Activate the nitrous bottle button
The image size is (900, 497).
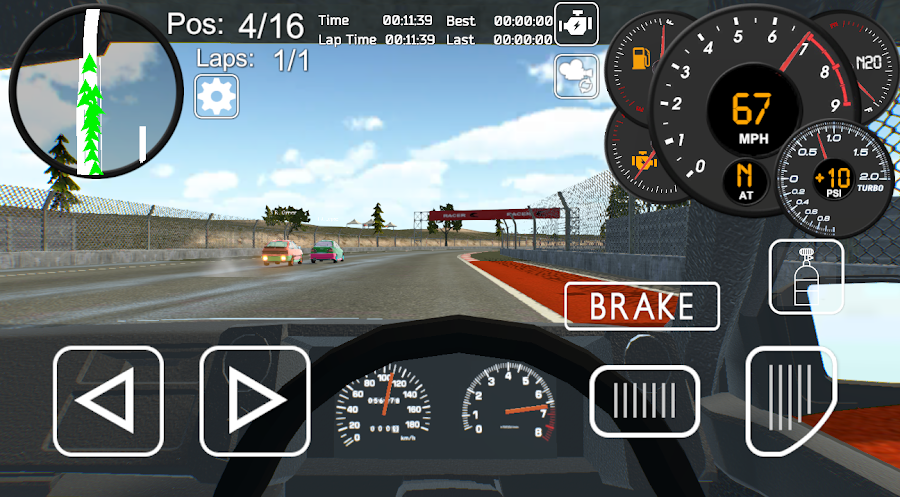[806, 276]
